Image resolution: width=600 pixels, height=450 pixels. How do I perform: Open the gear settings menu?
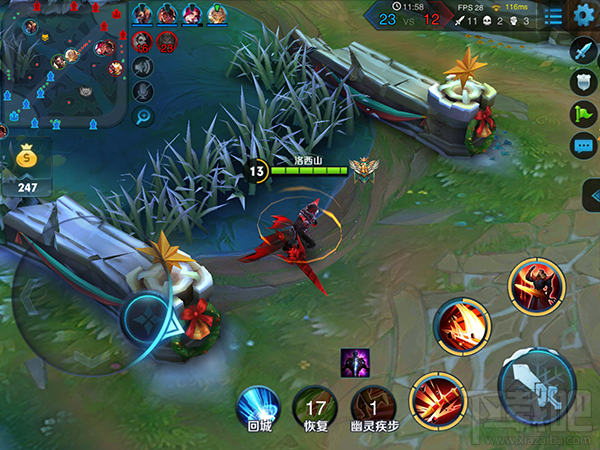585,15
